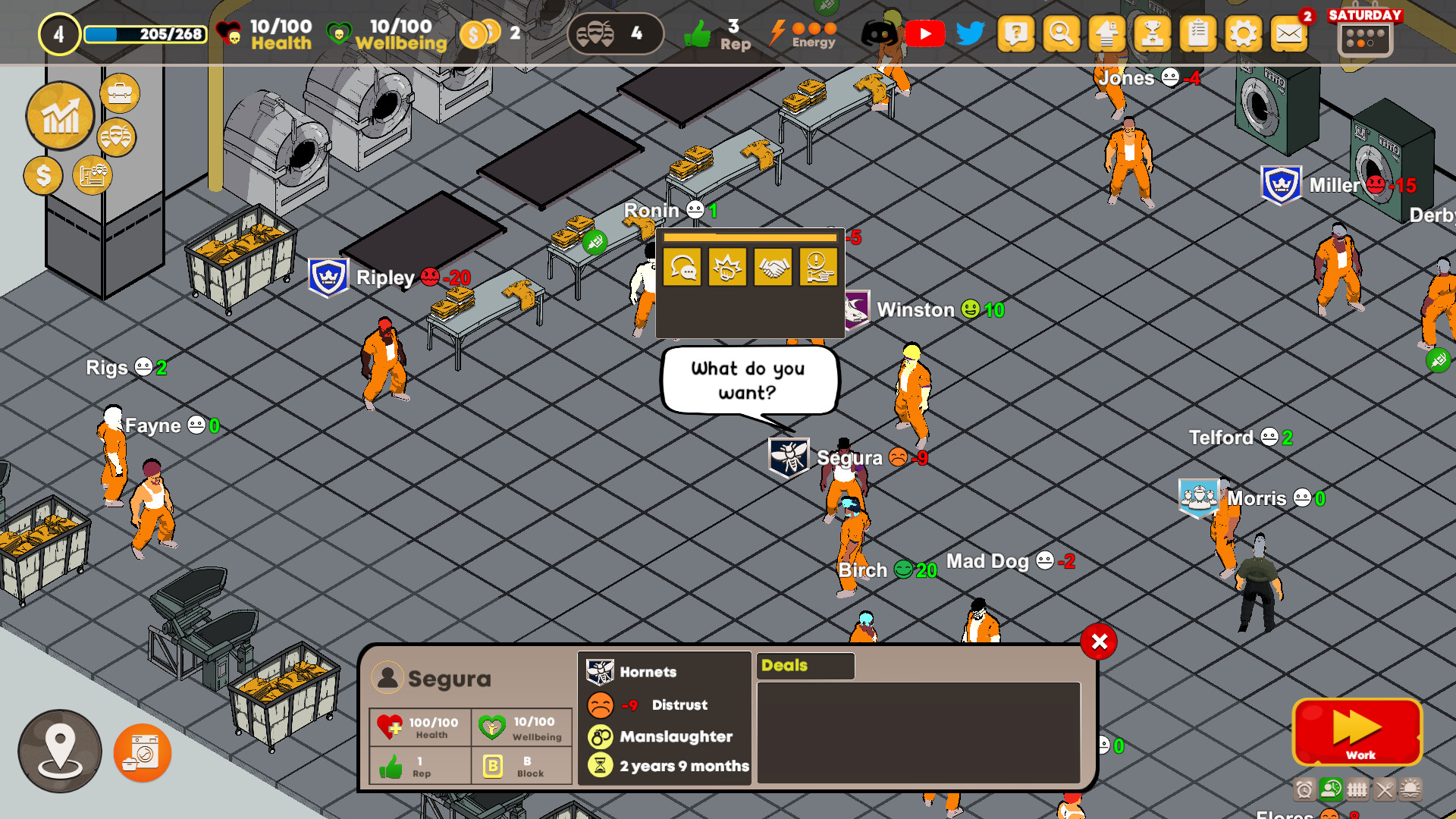Viewport: 1456px width, 819px height.
Task: Open the achievements trophy screen
Action: coord(1153,34)
